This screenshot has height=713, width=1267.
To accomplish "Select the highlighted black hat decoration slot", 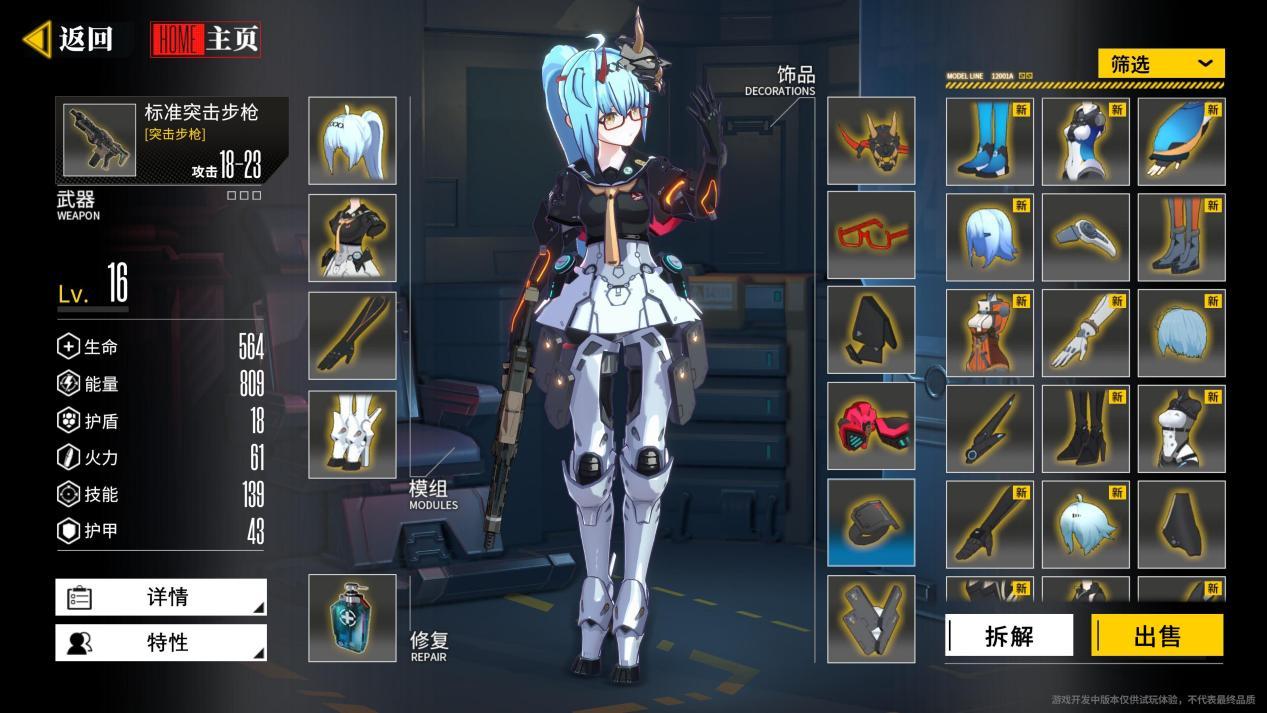I will click(x=871, y=522).
